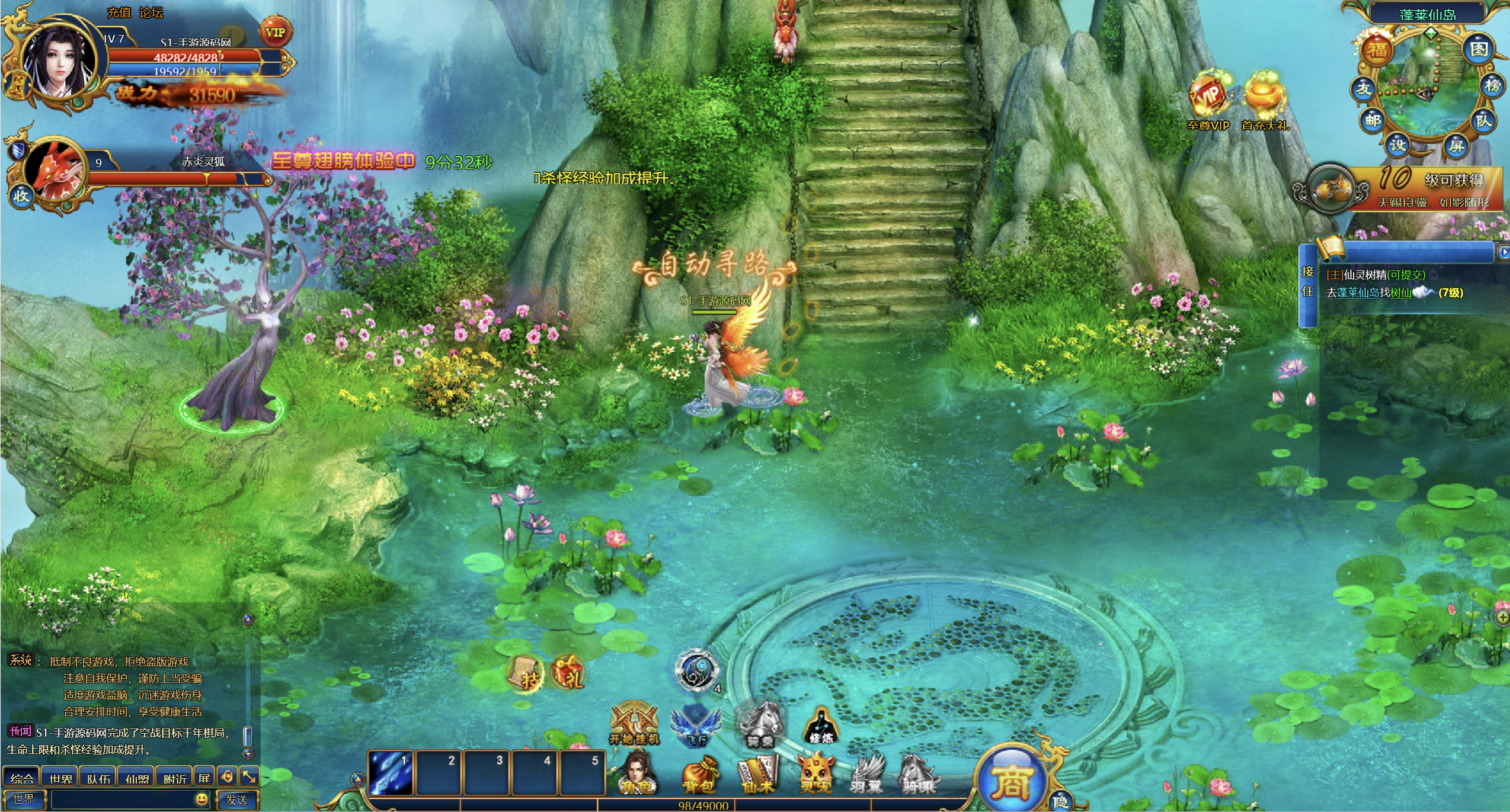The image size is (1510, 812).
Task: Select the 仙盟 guild chat tab
Action: pos(137,778)
